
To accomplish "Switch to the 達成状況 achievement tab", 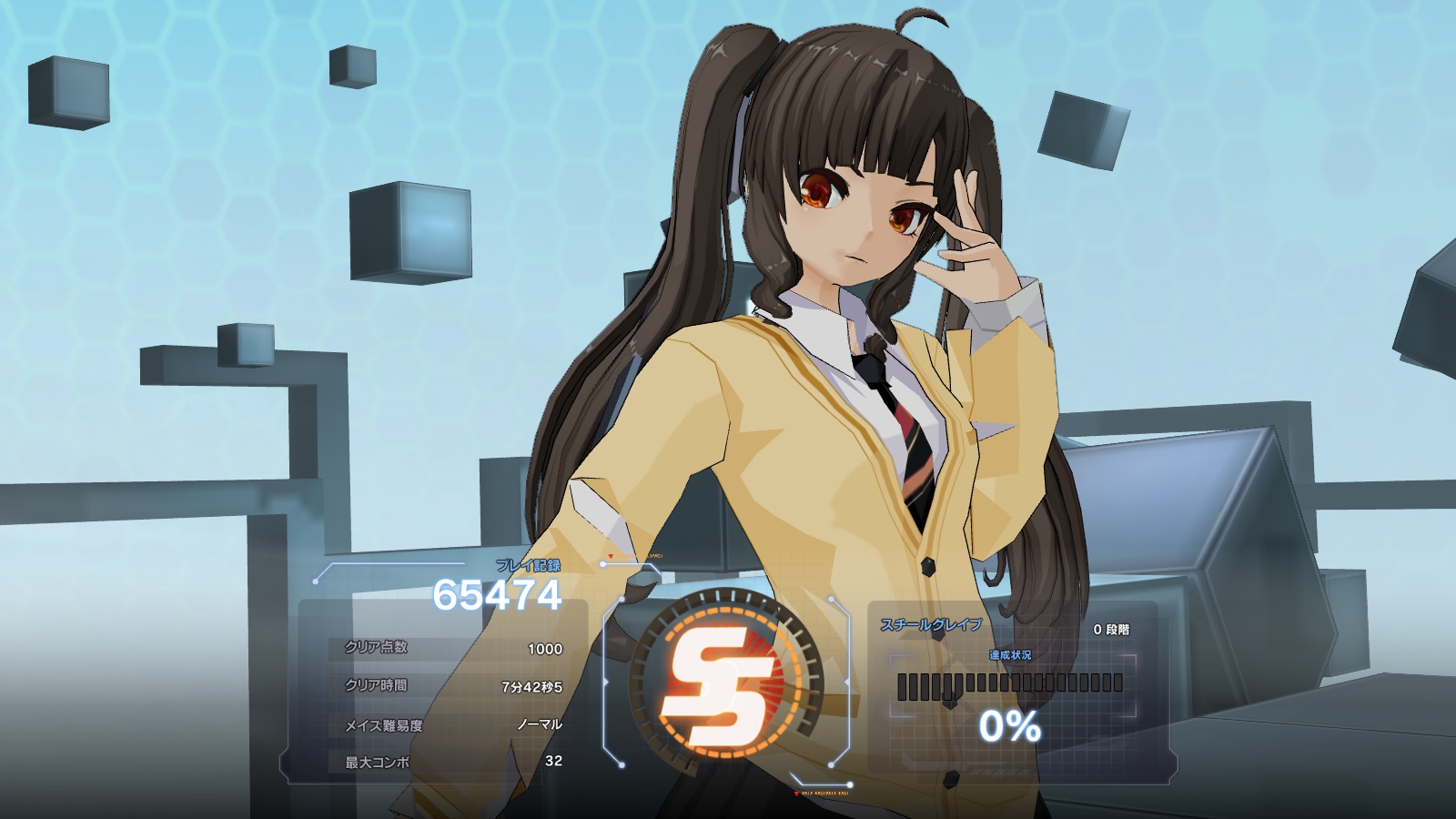I will (x=1012, y=656).
